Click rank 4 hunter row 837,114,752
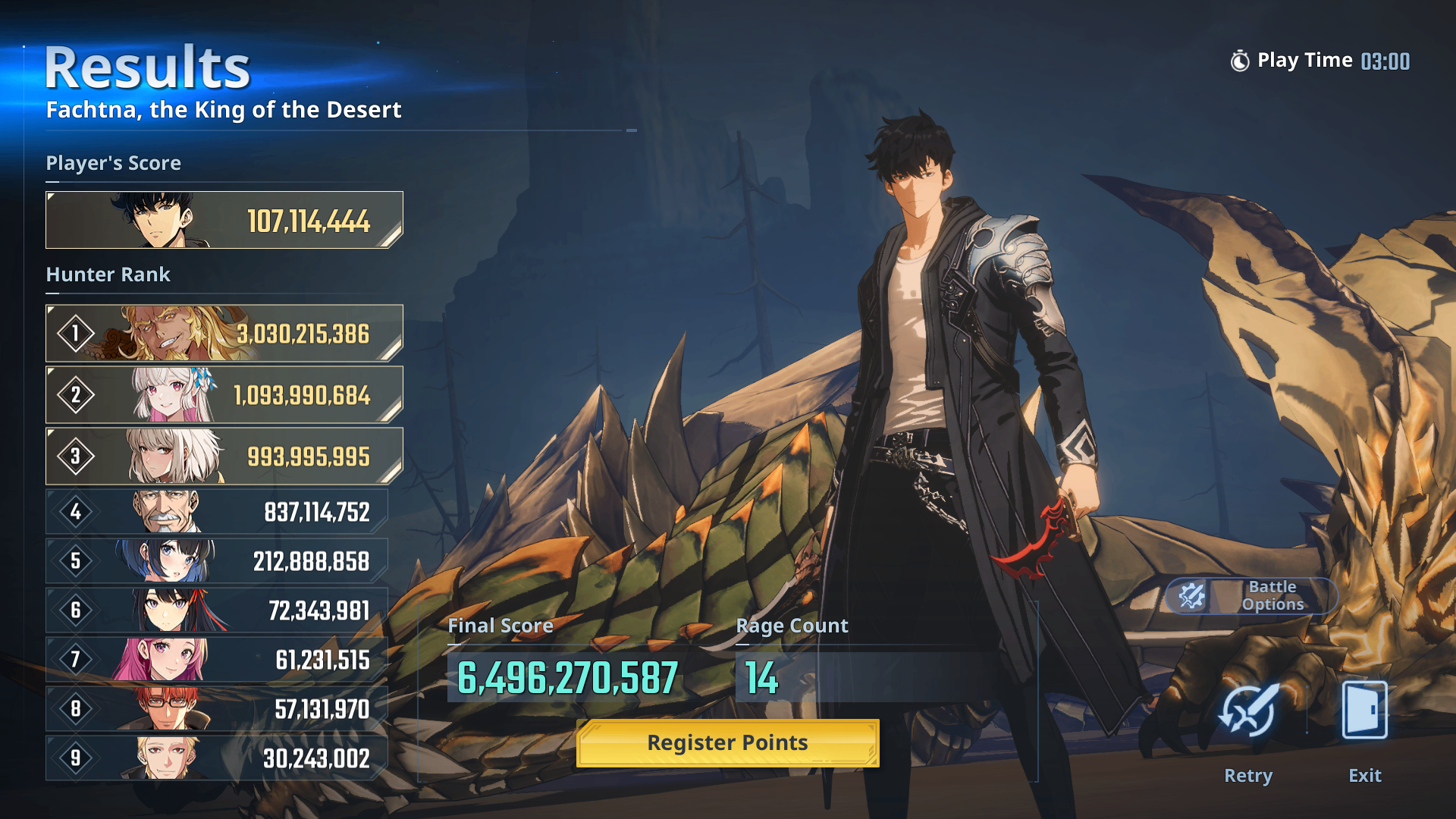The image size is (1456, 819). click(x=217, y=512)
